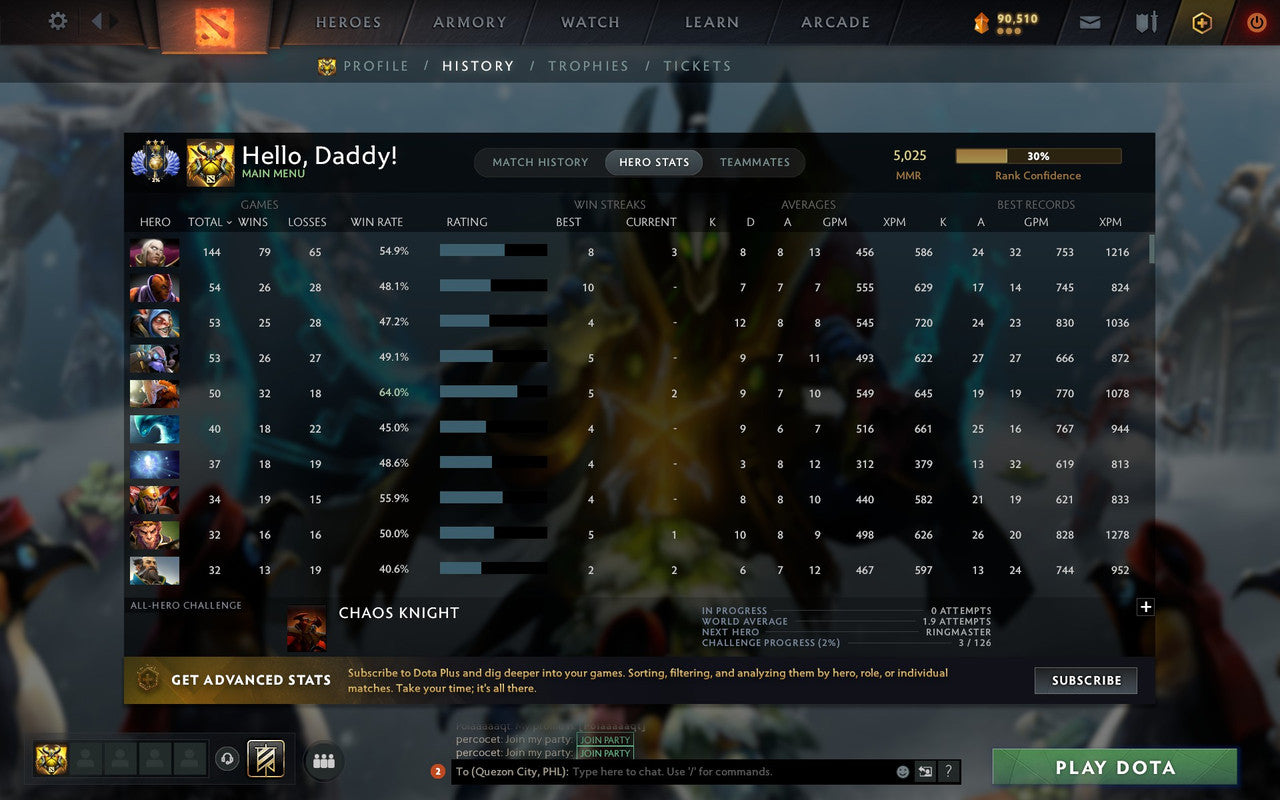Click the power button to exit Dota
This screenshot has width=1280, height=800.
coord(1256,21)
